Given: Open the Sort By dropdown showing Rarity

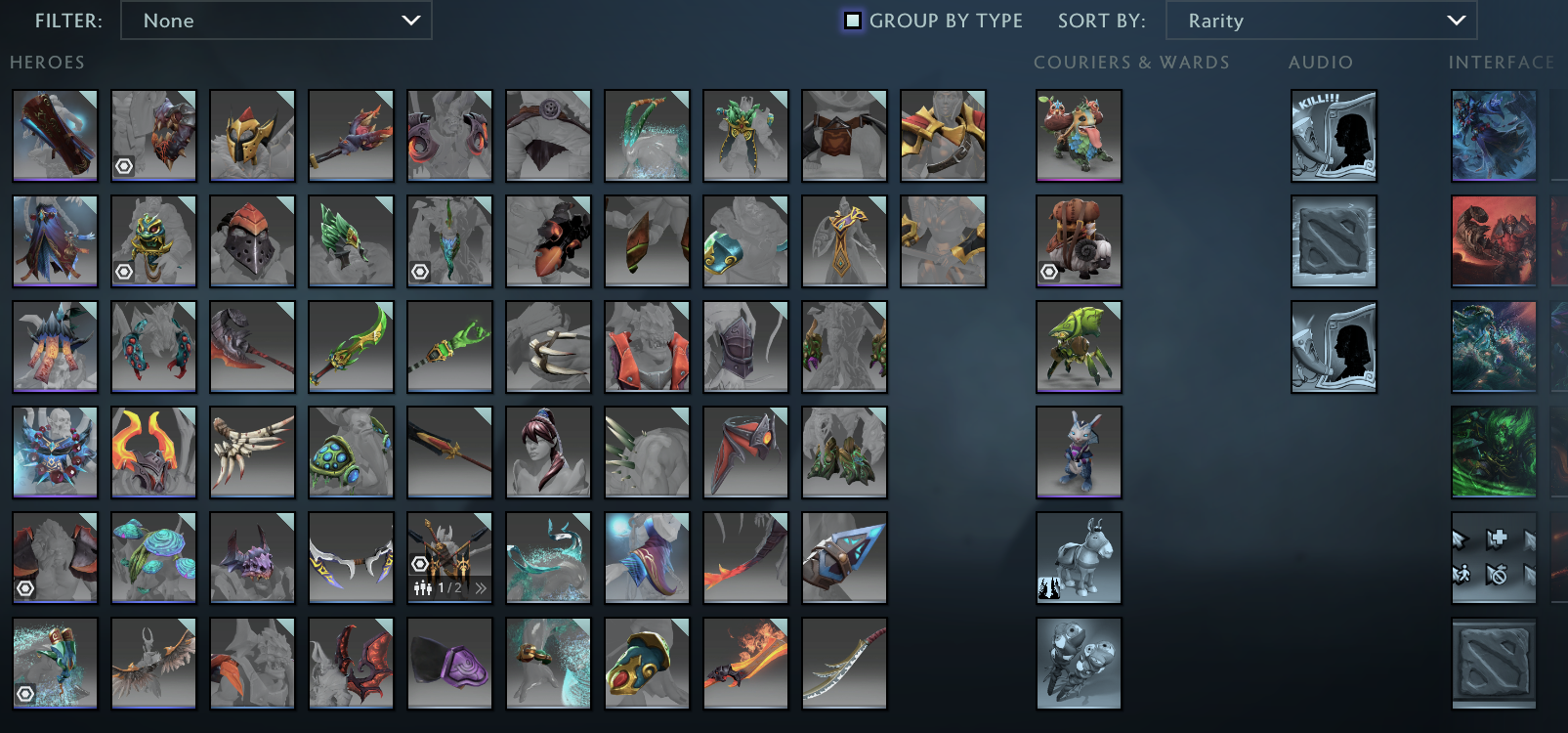Looking at the screenshot, I should tap(1322, 21).
